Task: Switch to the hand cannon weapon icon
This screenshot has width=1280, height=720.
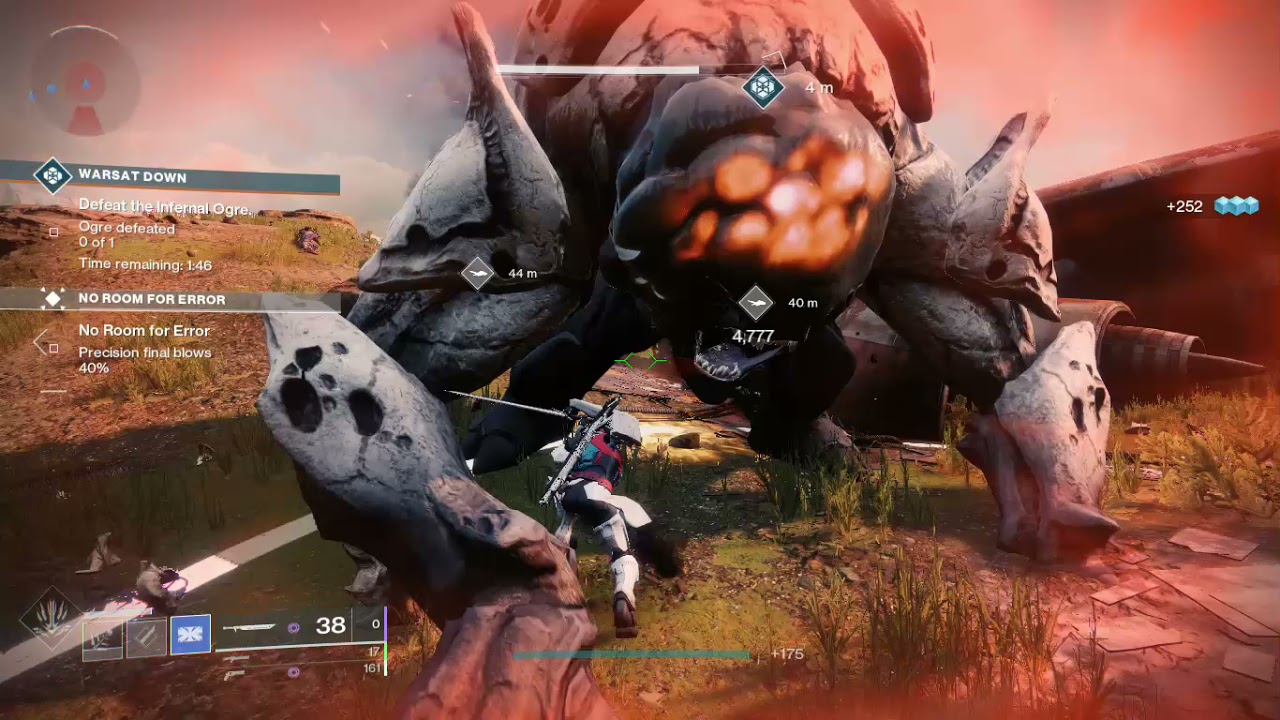Action: click(x=234, y=675)
